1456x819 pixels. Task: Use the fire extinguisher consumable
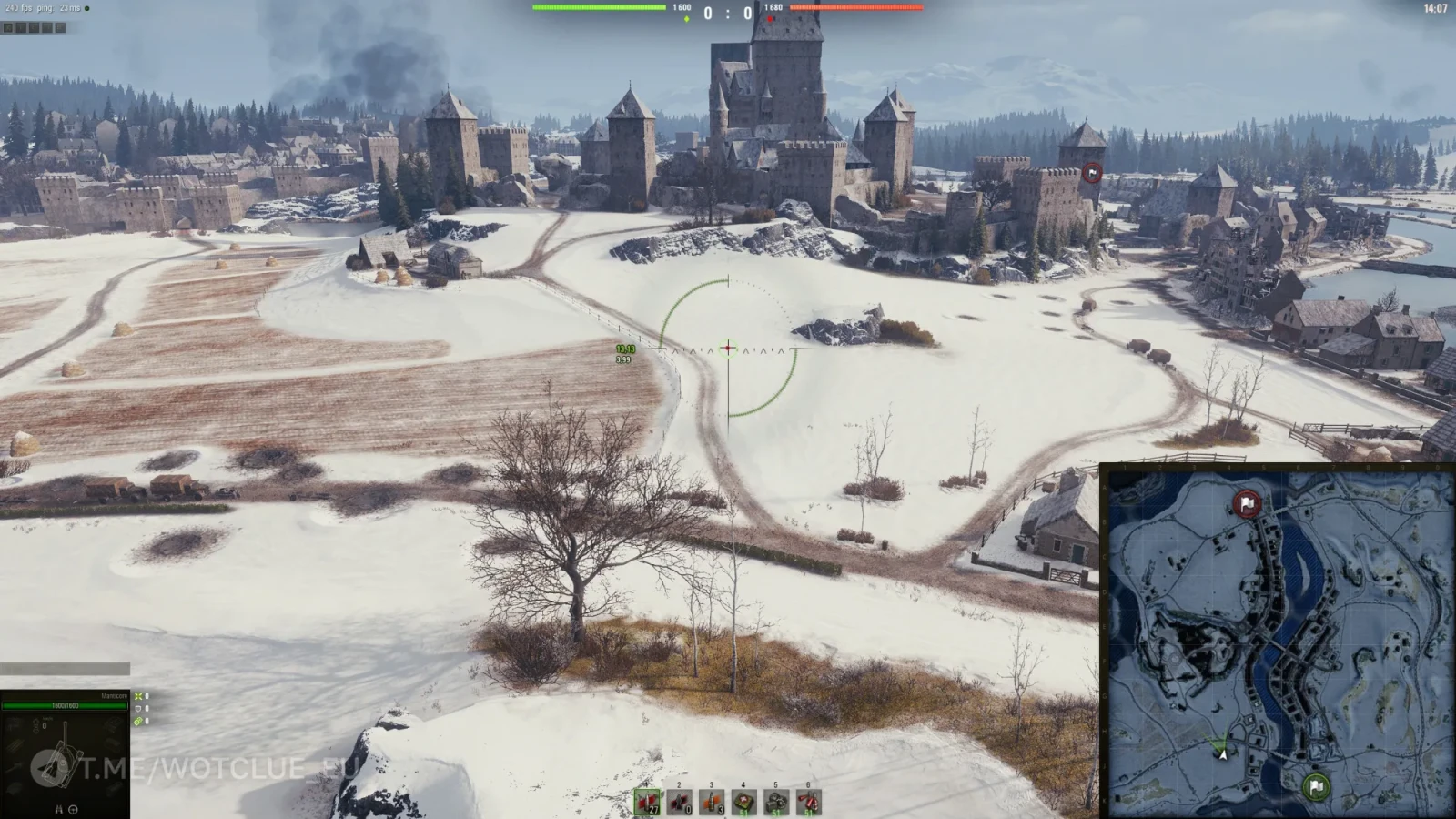tap(808, 802)
